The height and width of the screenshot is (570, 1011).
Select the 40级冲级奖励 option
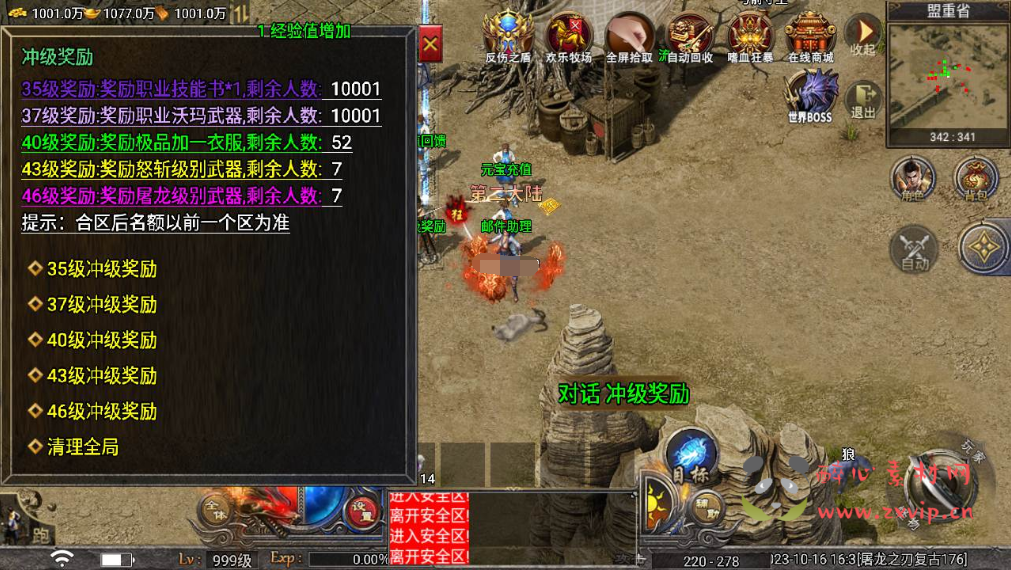[101, 340]
